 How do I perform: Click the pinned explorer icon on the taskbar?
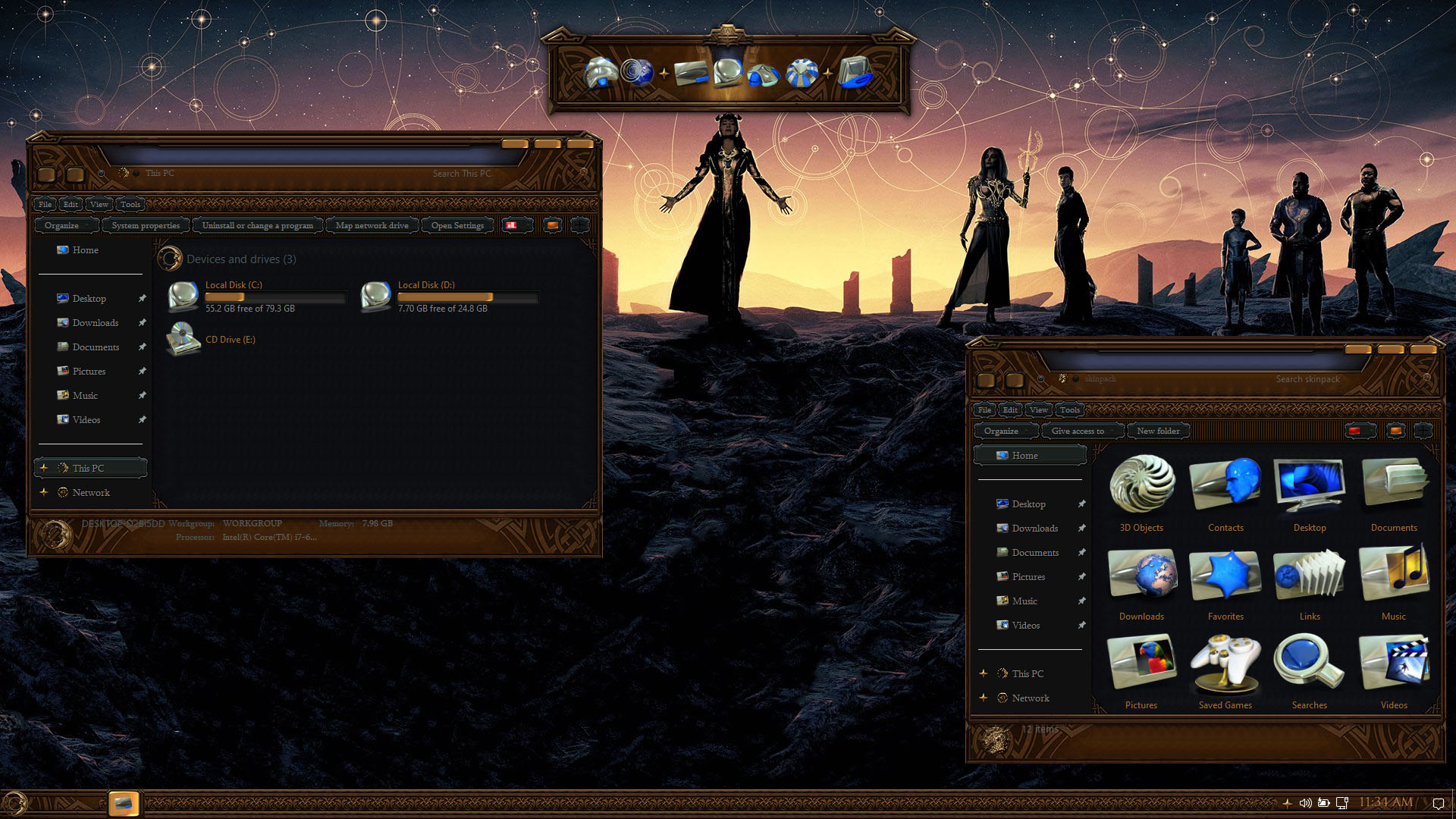[x=124, y=803]
